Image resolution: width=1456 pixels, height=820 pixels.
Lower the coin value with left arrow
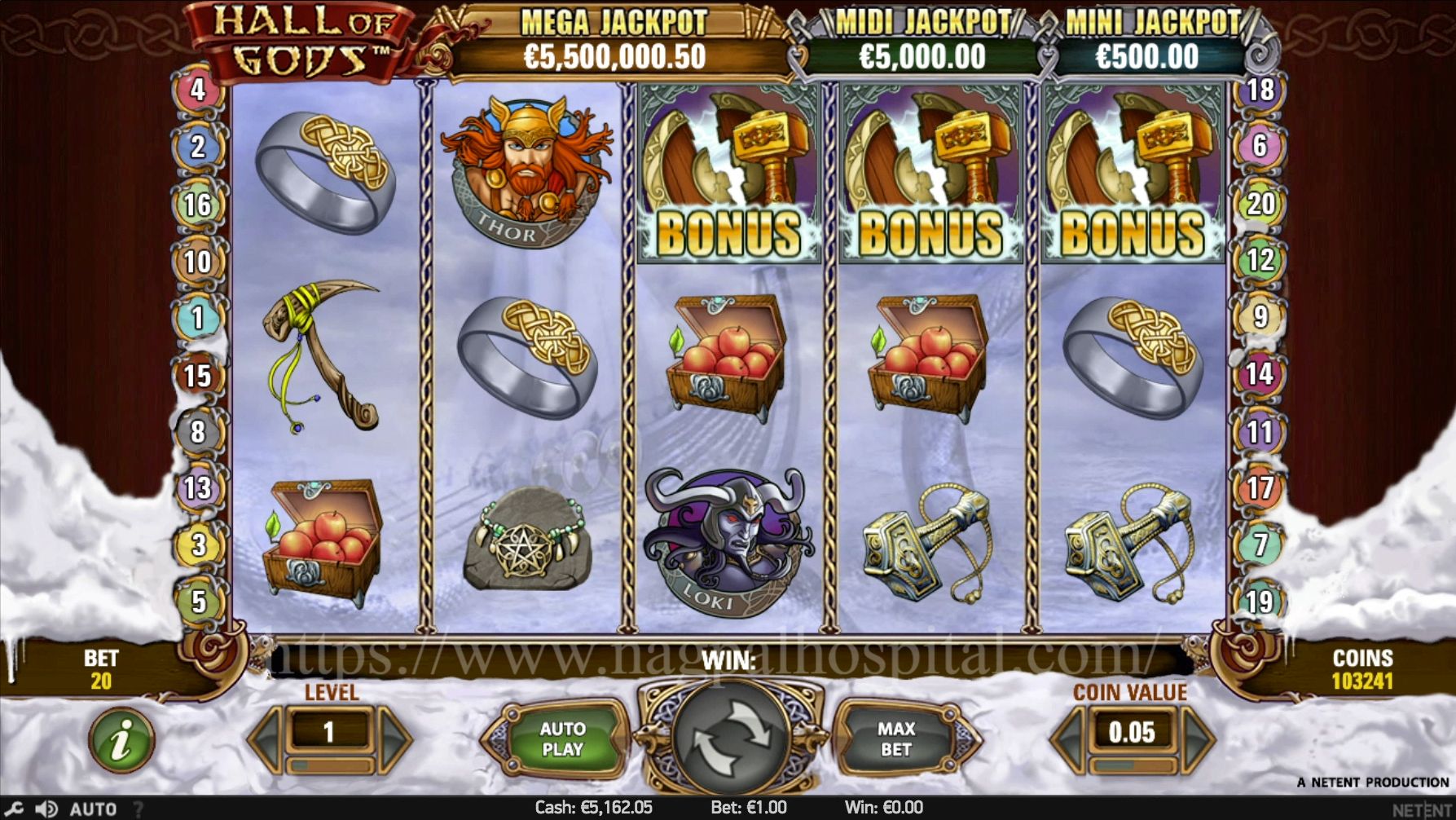pos(1069,738)
